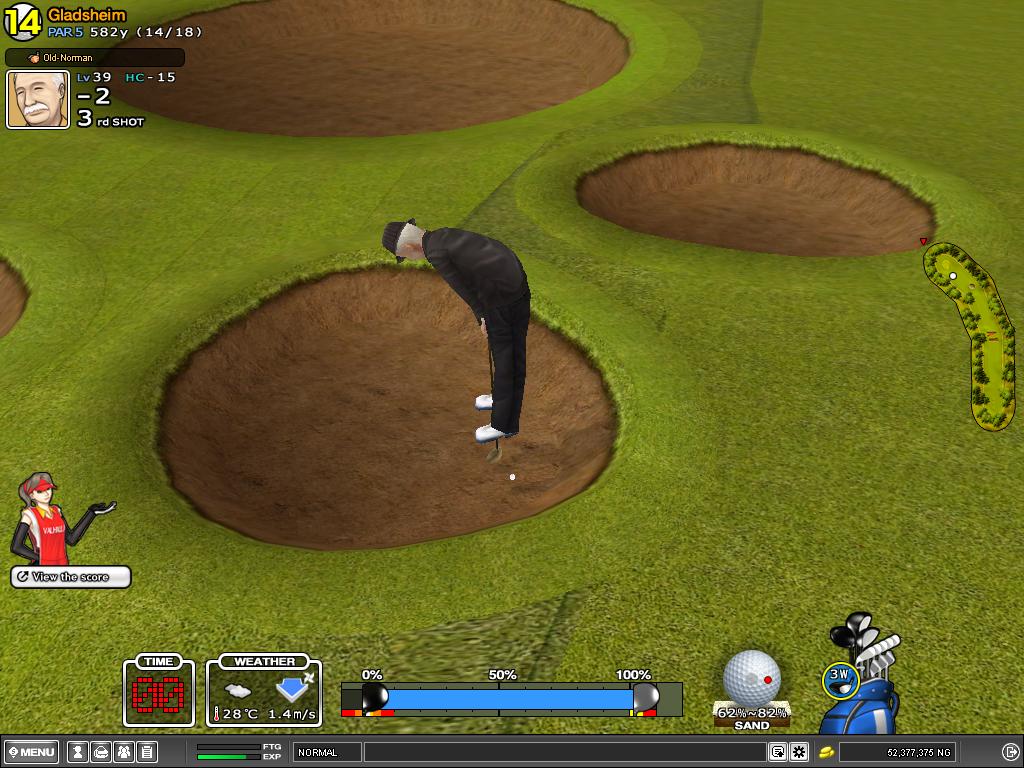Viewport: 1024px width, 768px height.
Task: Open the group of players icon
Action: point(124,752)
